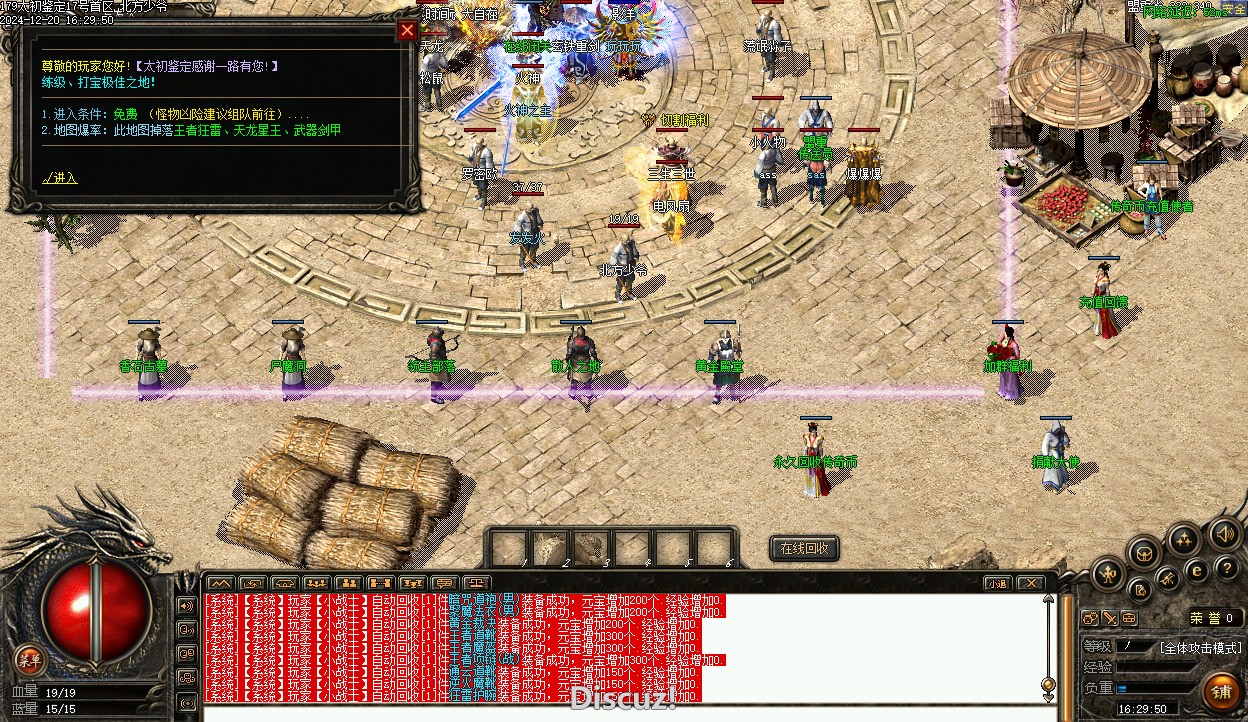The height and width of the screenshot is (722, 1248).
Task: Open the skills three-star icon
Action: click(x=1185, y=540)
